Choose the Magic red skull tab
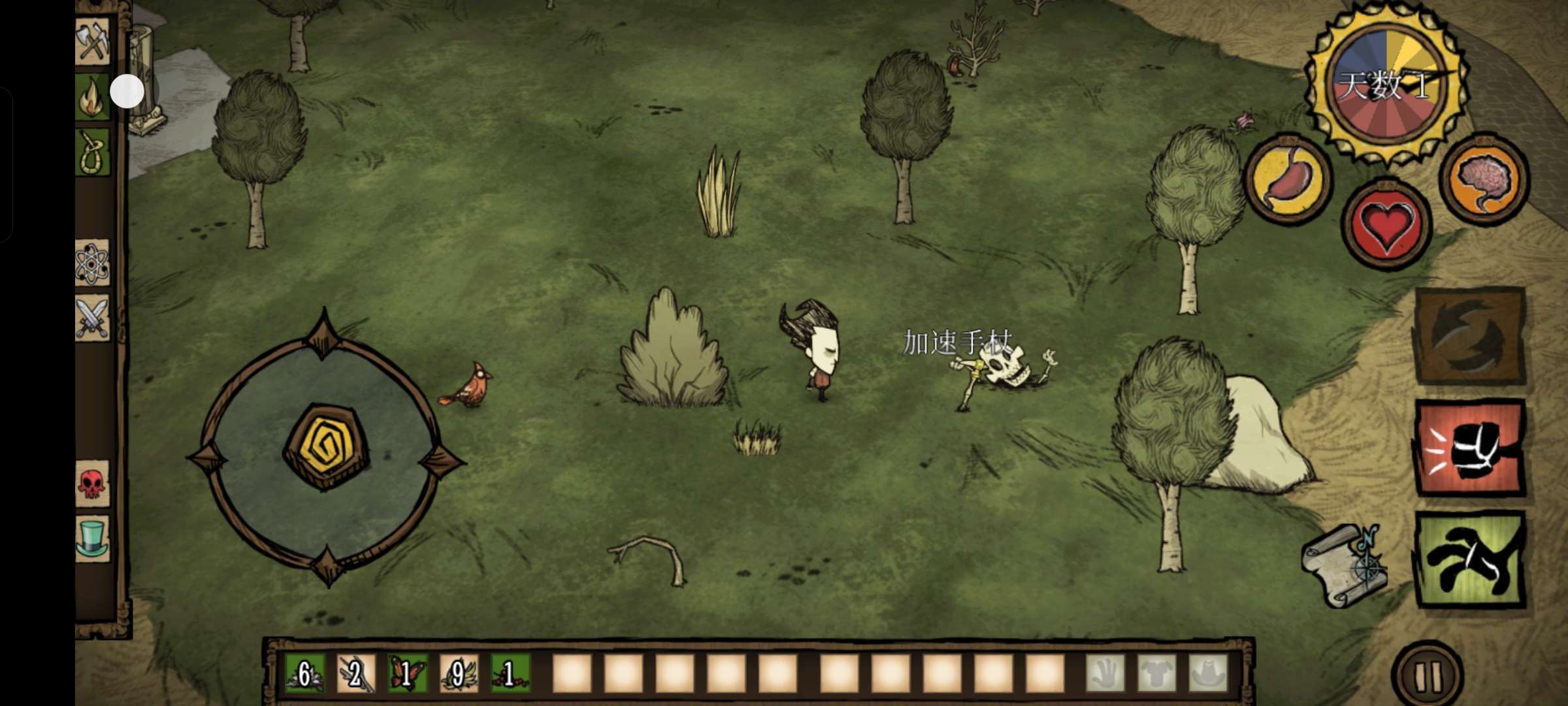 (92, 484)
